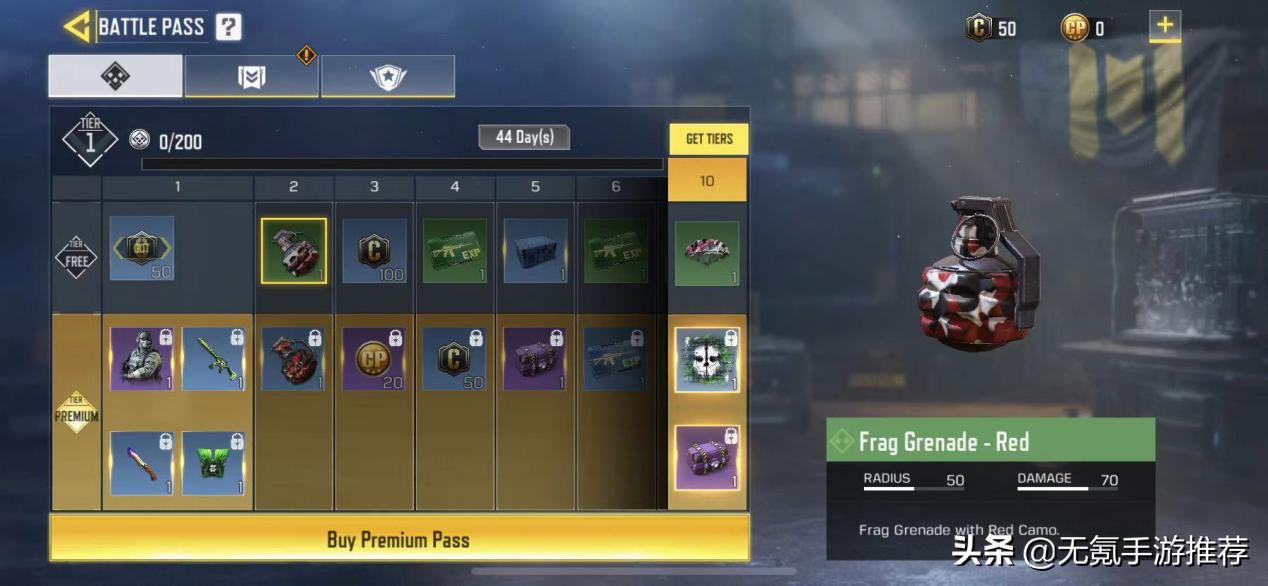Select the premium 50 Credits reward
This screenshot has width=1268, height=586.
(x=455, y=359)
